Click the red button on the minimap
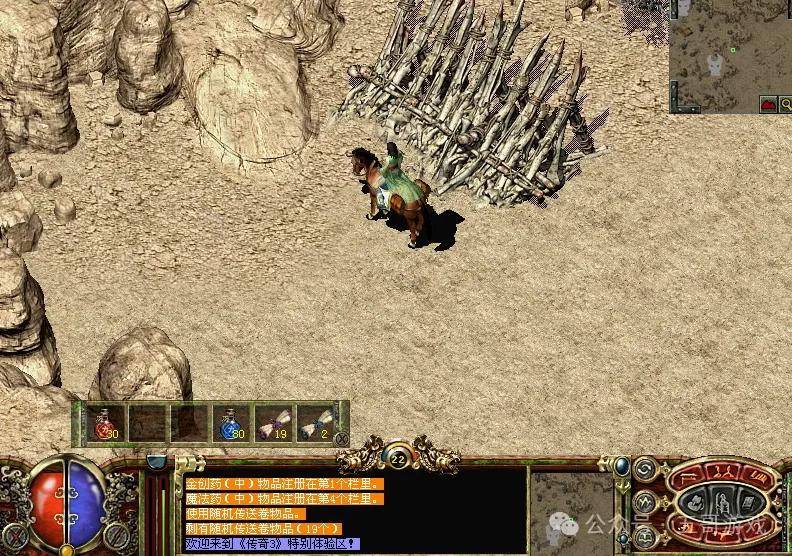This screenshot has height=556, width=792. [x=769, y=103]
